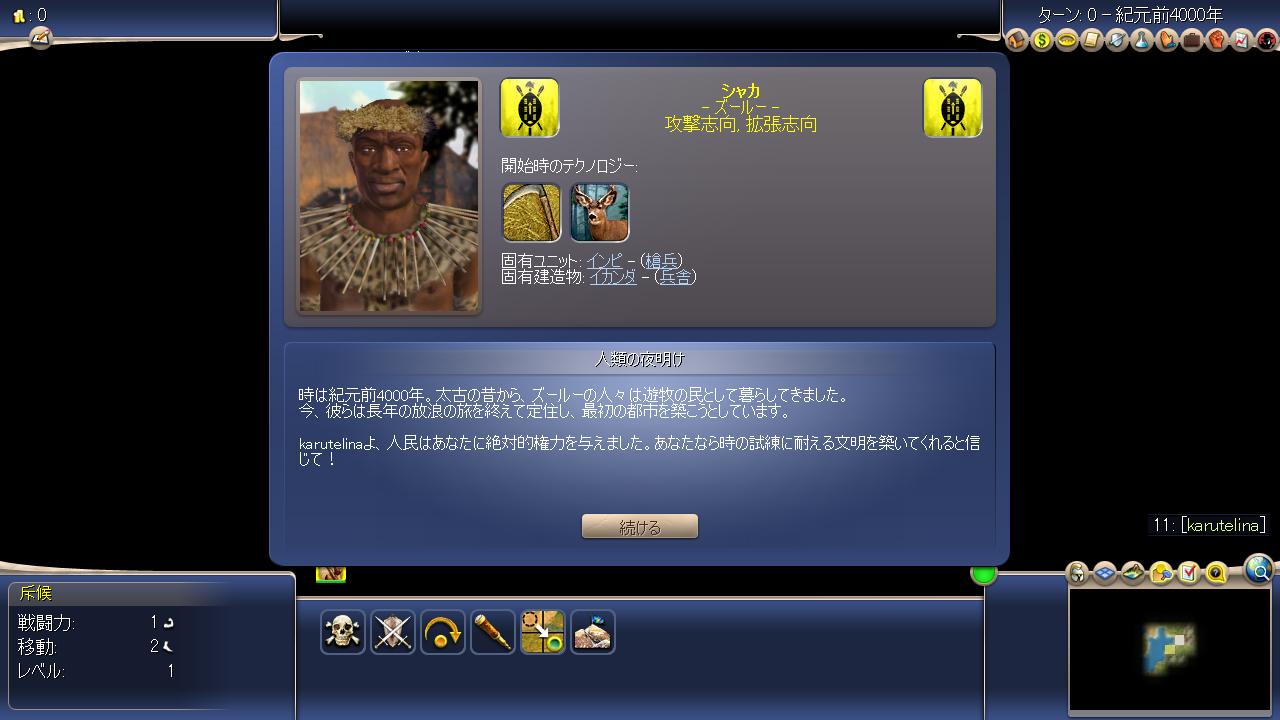Toggle the grid overlay on the minimap

(x=1104, y=573)
